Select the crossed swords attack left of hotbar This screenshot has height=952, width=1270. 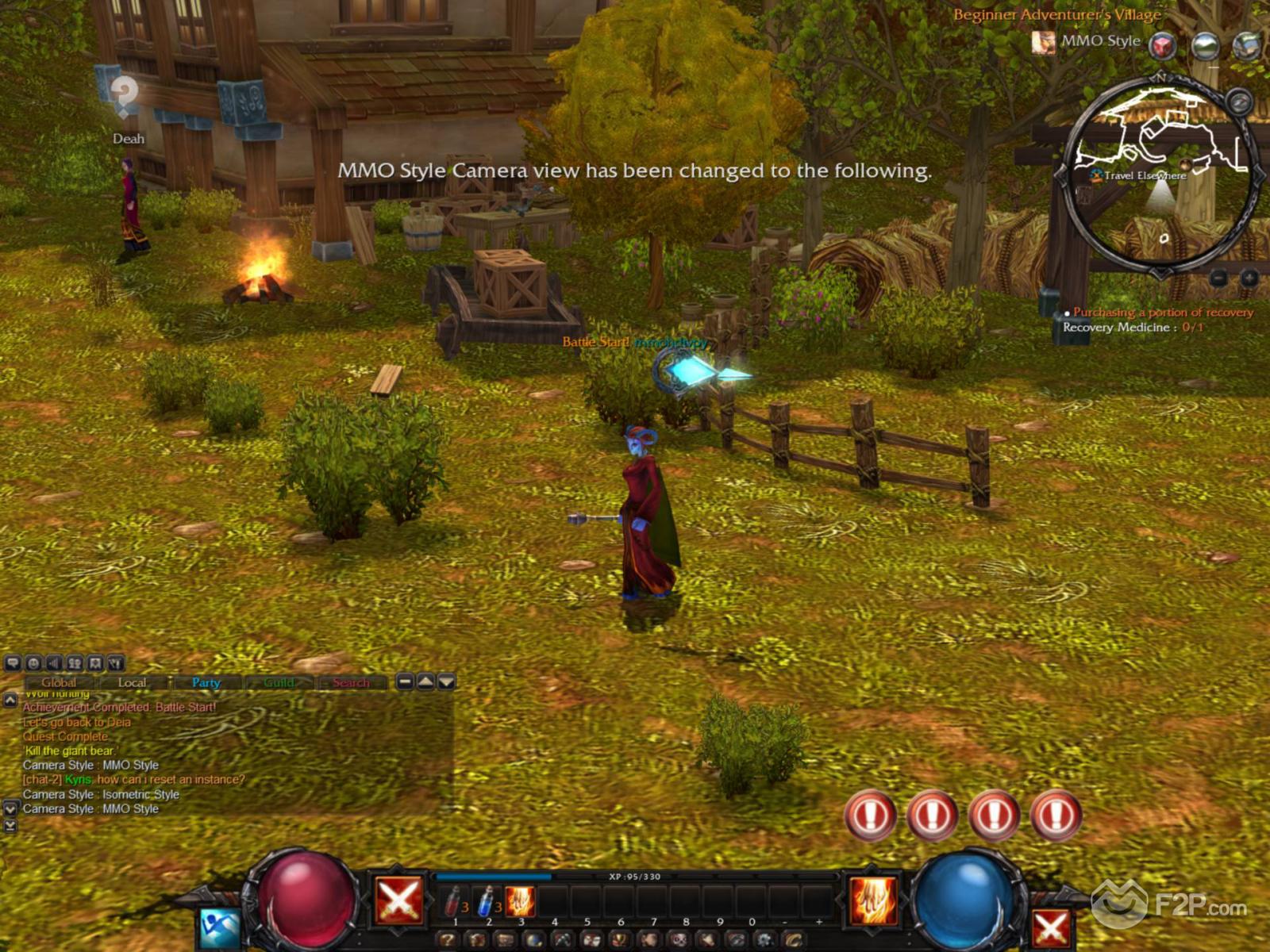[398, 900]
